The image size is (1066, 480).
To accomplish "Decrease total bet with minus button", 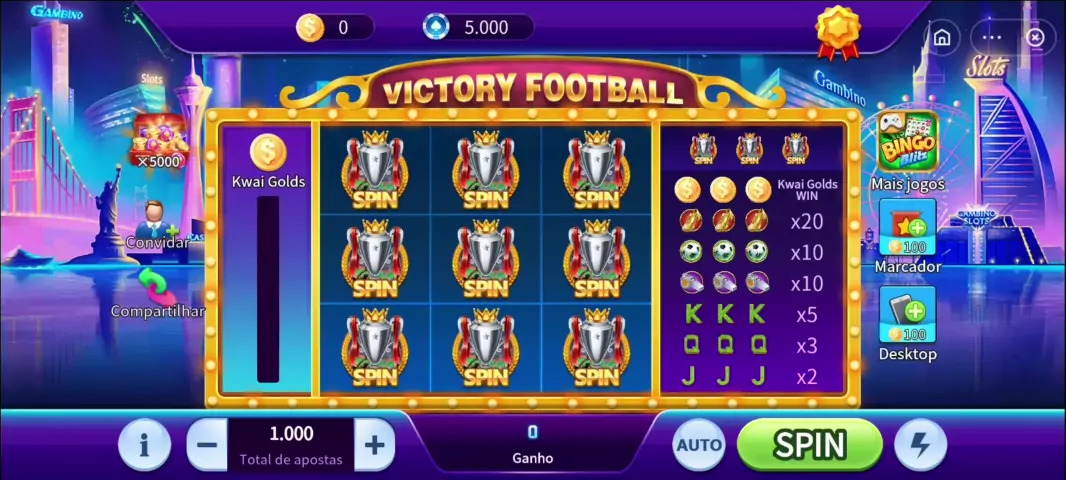I will click(x=207, y=445).
